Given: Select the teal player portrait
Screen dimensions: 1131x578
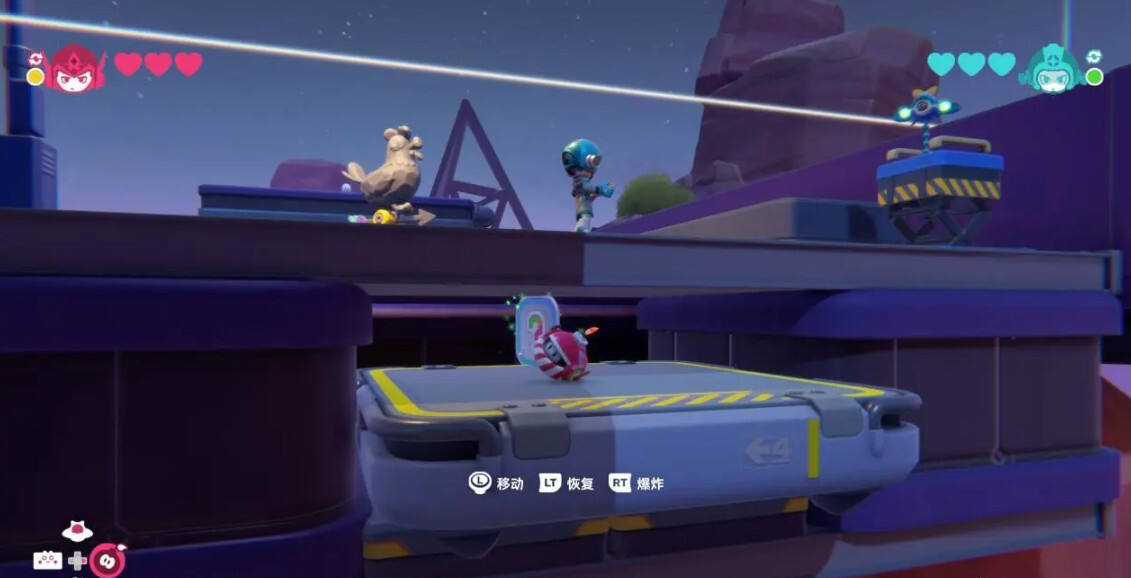Looking at the screenshot, I should coord(1052,69).
